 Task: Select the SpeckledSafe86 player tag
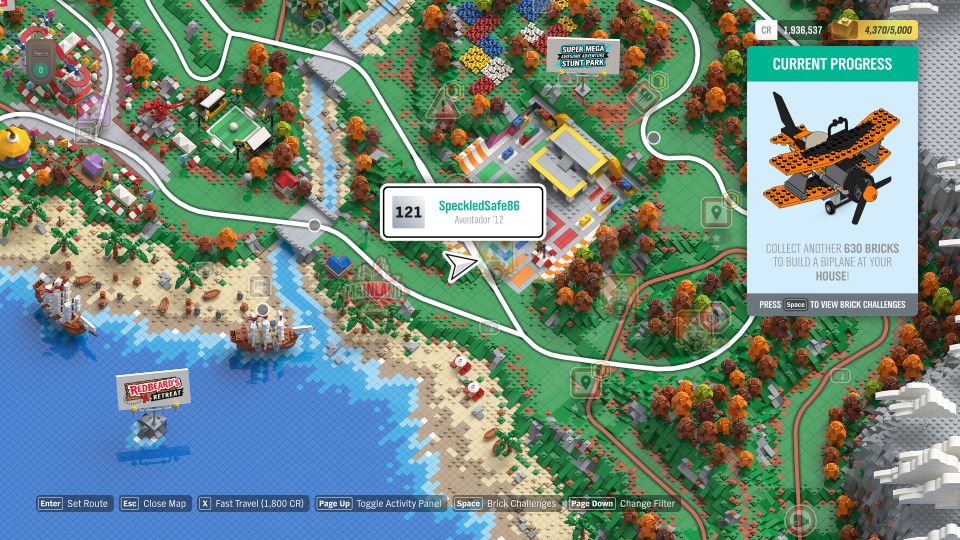point(462,212)
